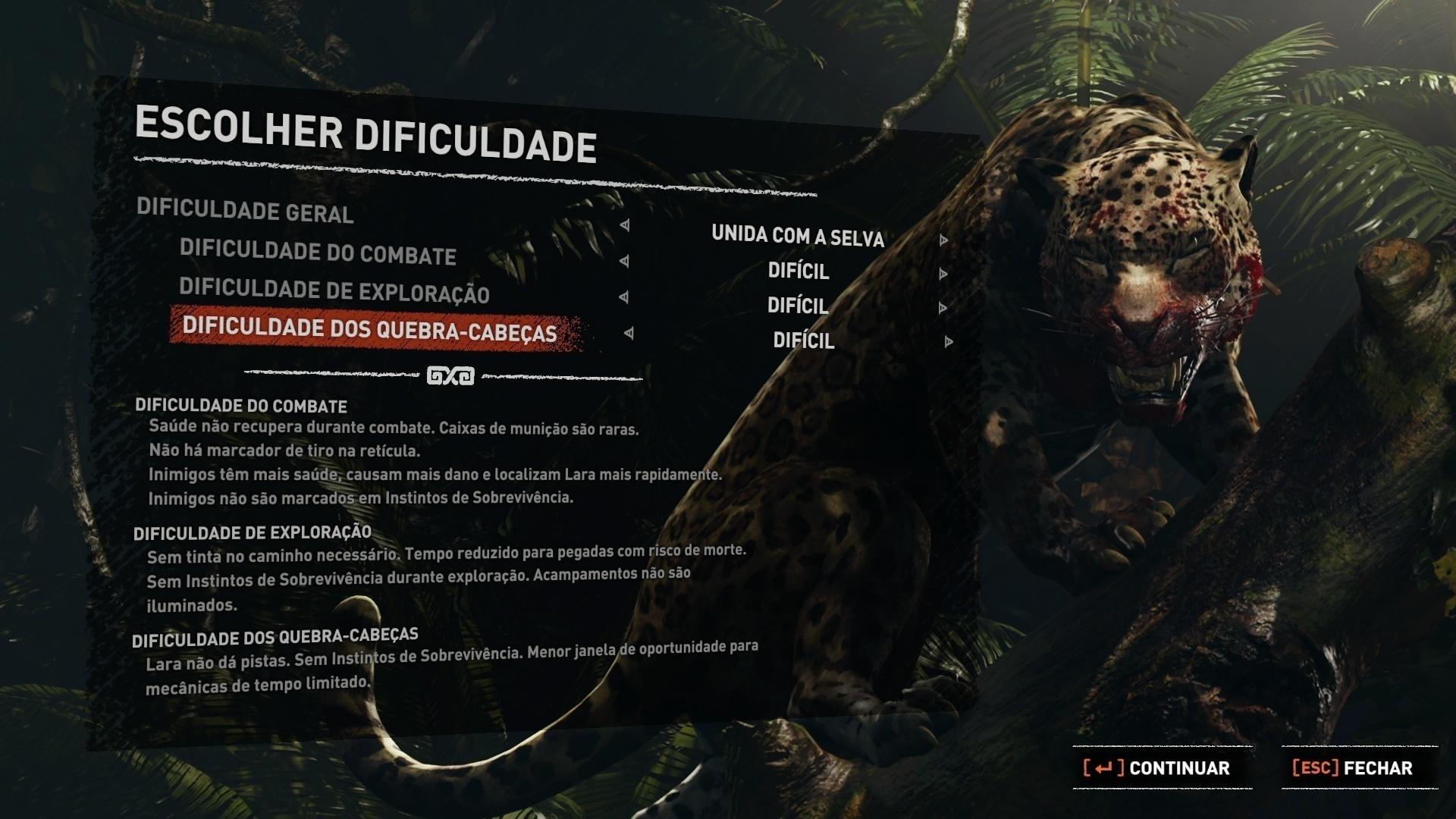Raise puzzle difficulty using its right arrow

[947, 341]
